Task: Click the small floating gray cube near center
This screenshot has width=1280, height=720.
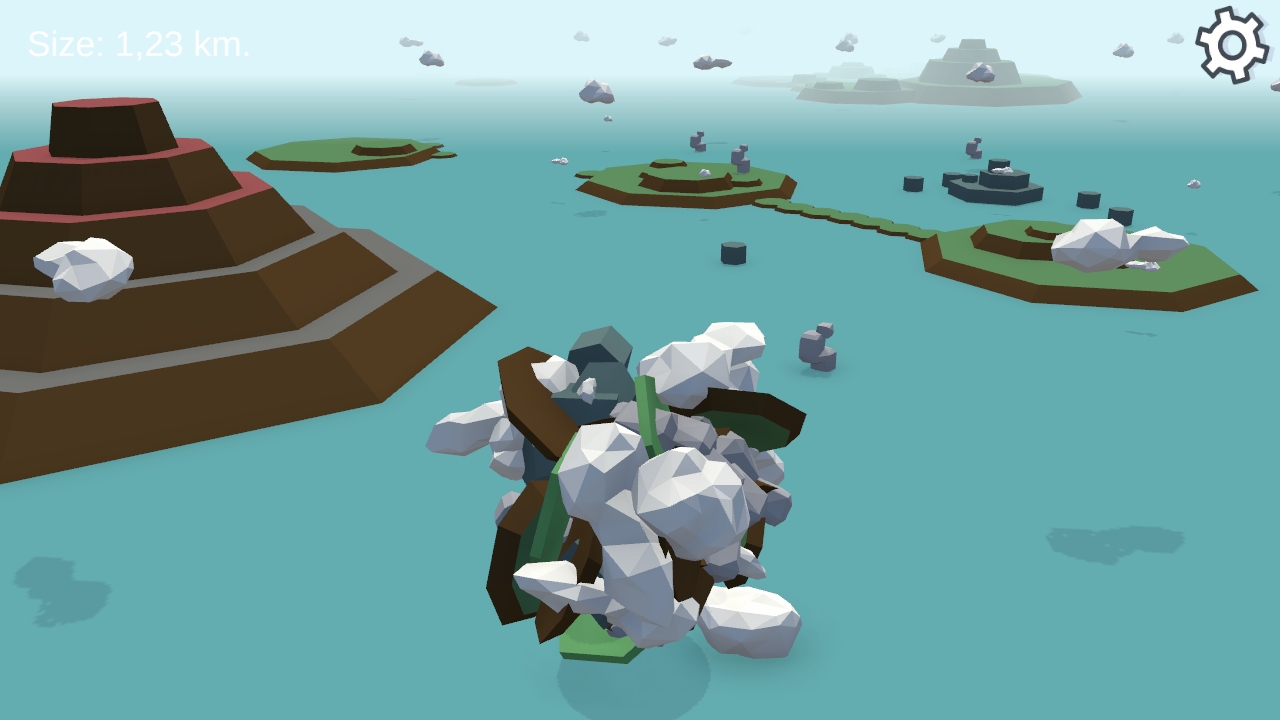Action: click(736, 253)
